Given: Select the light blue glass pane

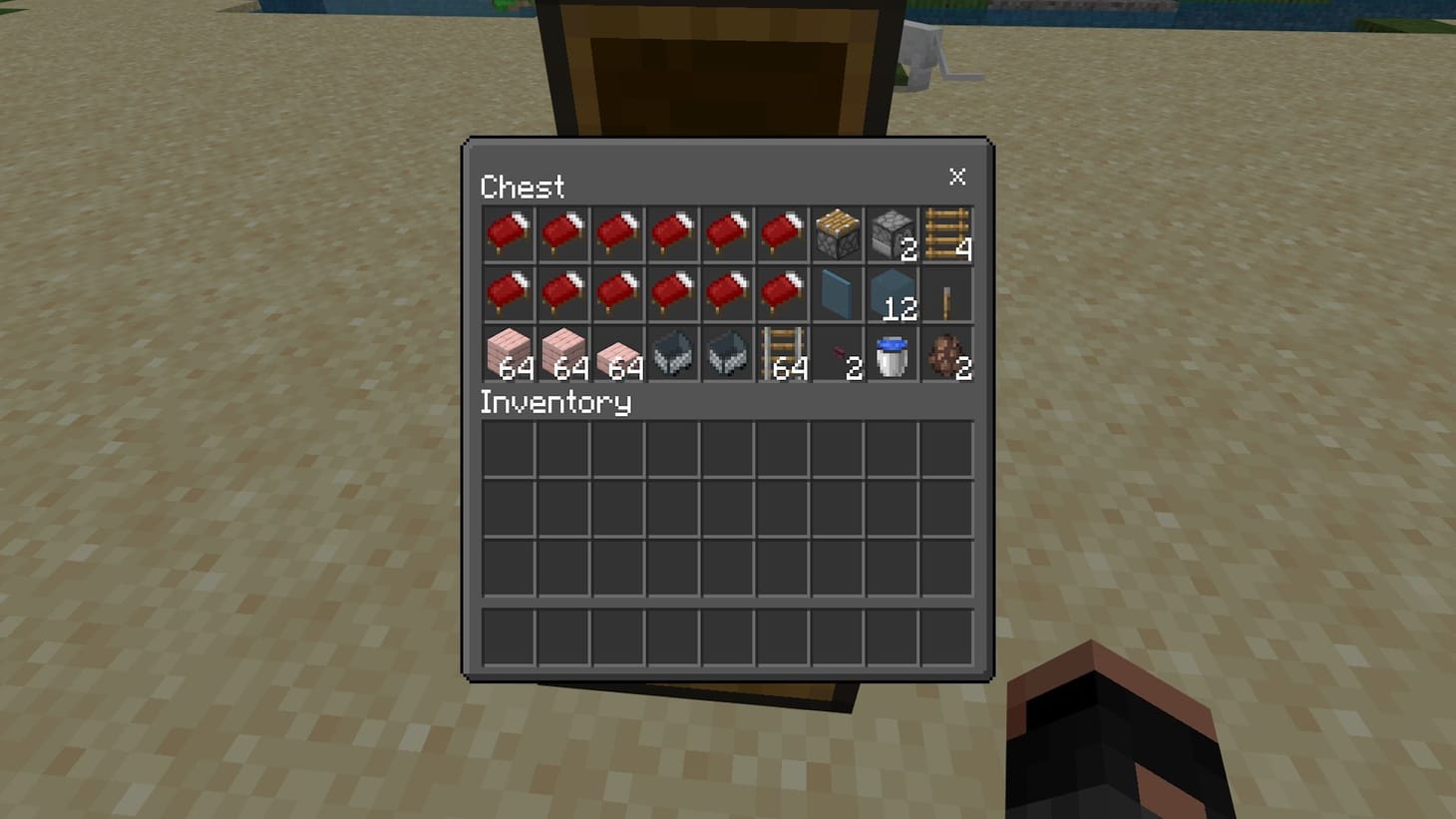Looking at the screenshot, I should (x=838, y=294).
